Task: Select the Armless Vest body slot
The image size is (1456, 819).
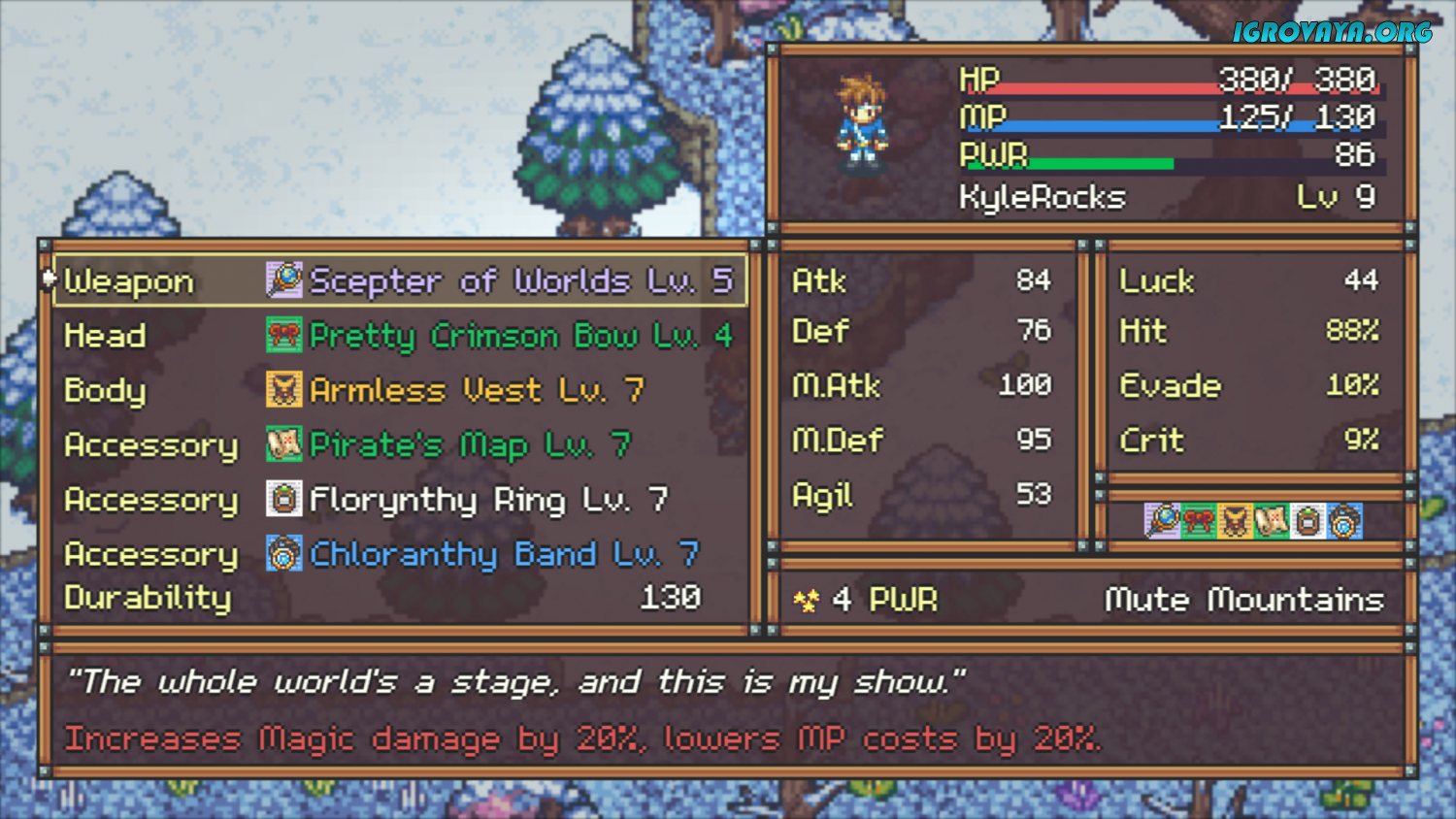Action: pyautogui.click(x=398, y=390)
